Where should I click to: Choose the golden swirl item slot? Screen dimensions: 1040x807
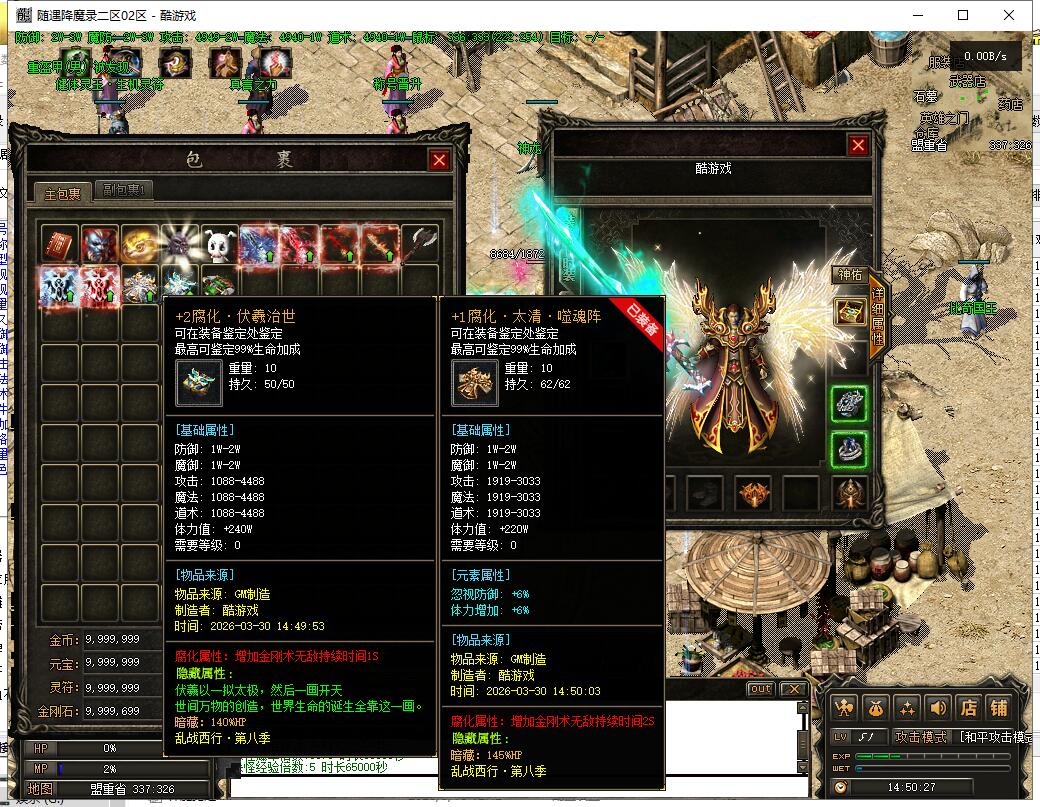point(140,245)
